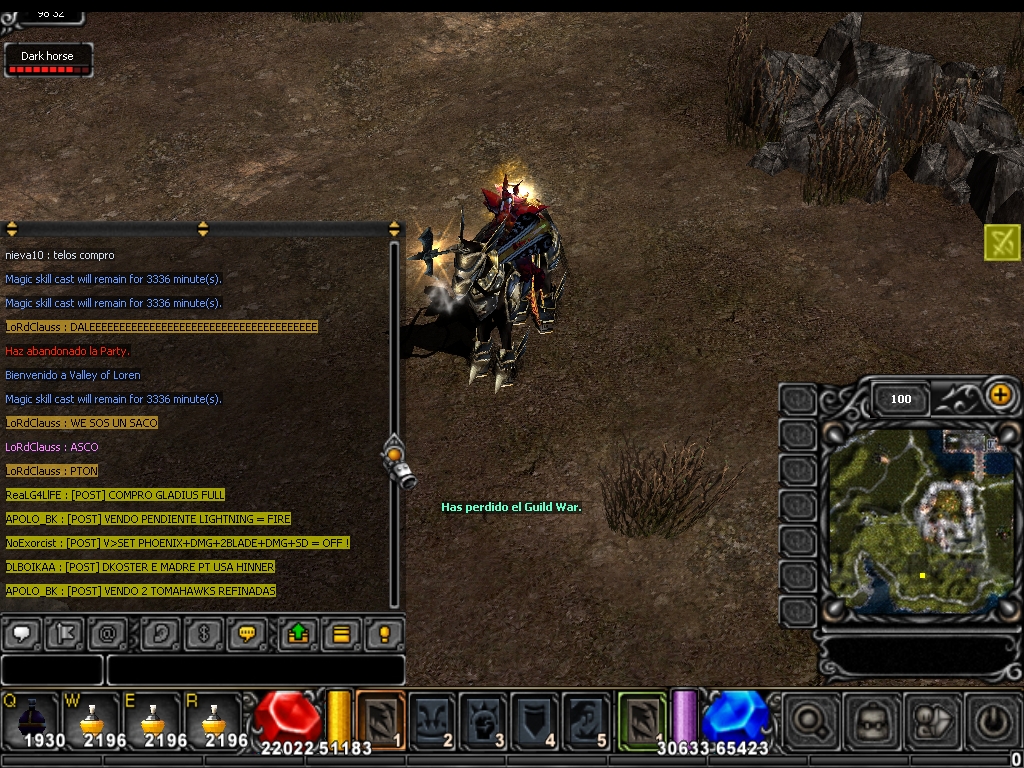Activate the shield skill in slot 4

tap(534, 719)
